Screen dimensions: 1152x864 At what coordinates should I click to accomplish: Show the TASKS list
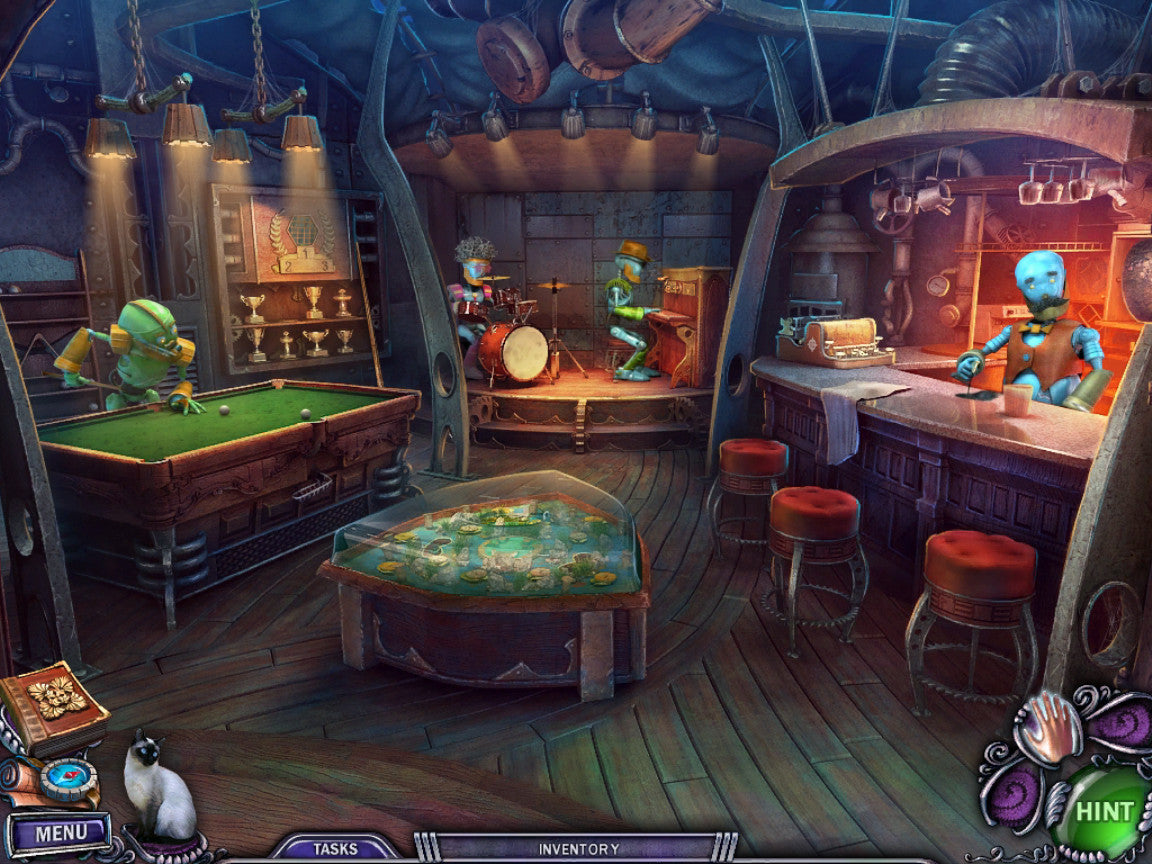tap(335, 849)
